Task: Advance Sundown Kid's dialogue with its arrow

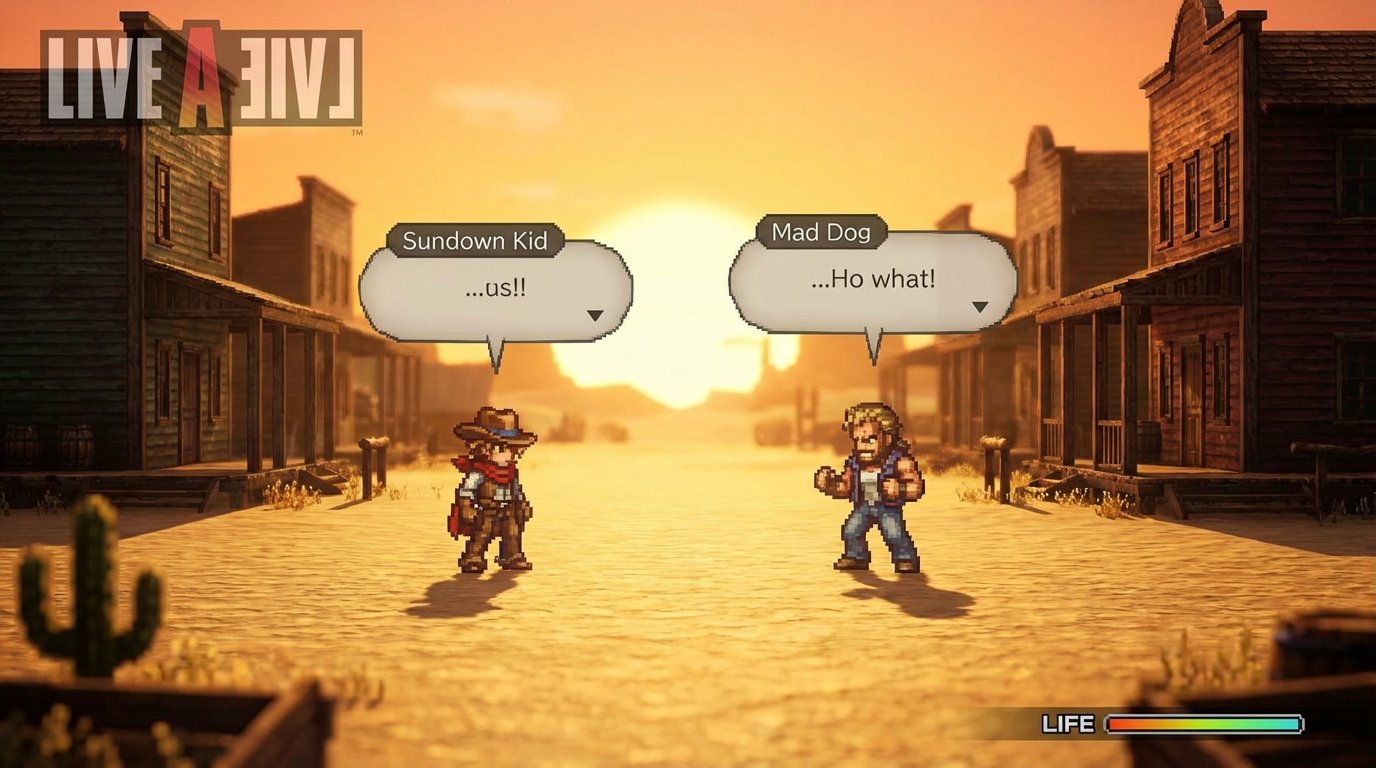Action: [596, 313]
